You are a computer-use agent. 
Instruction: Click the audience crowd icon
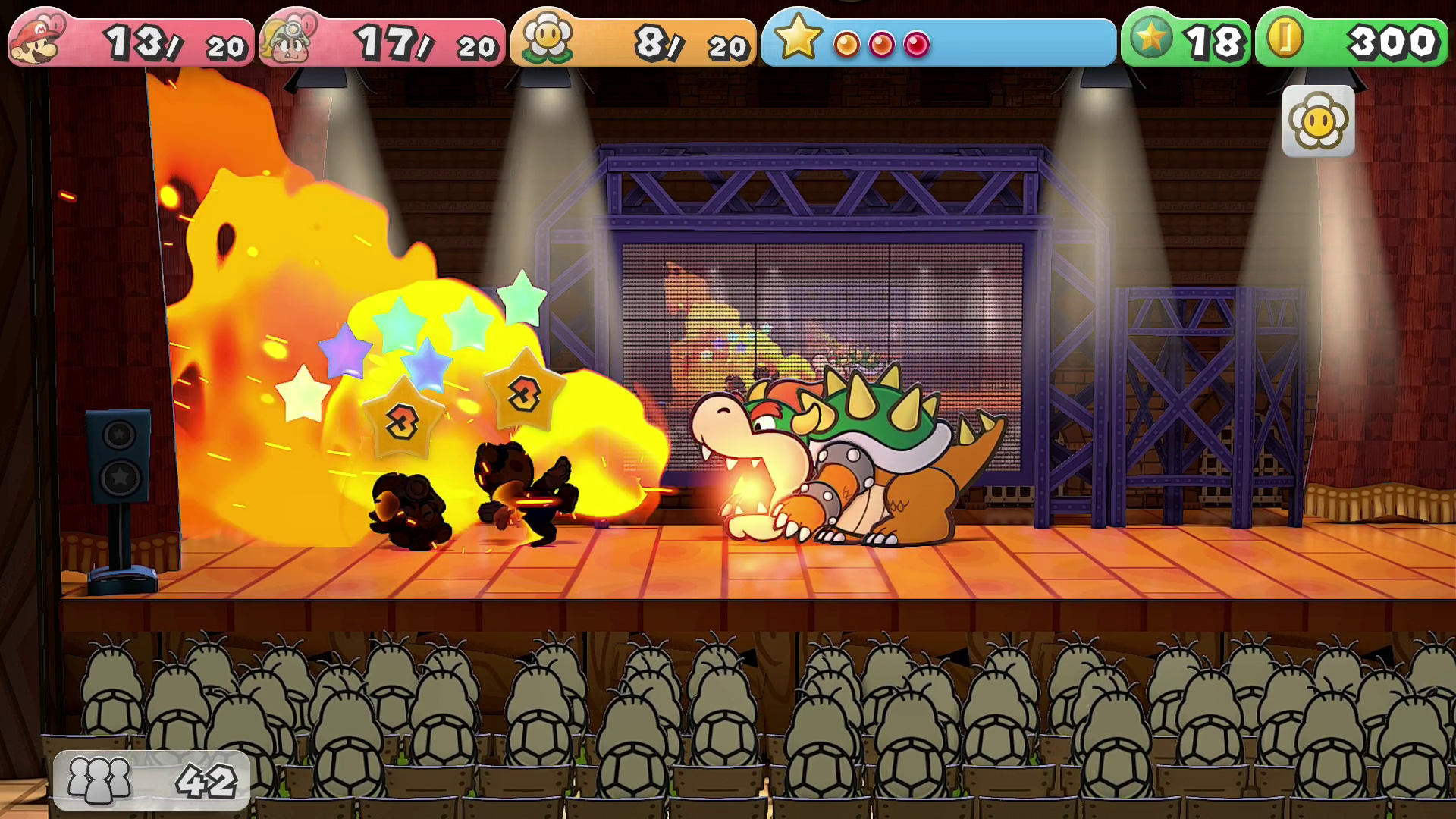(x=99, y=780)
